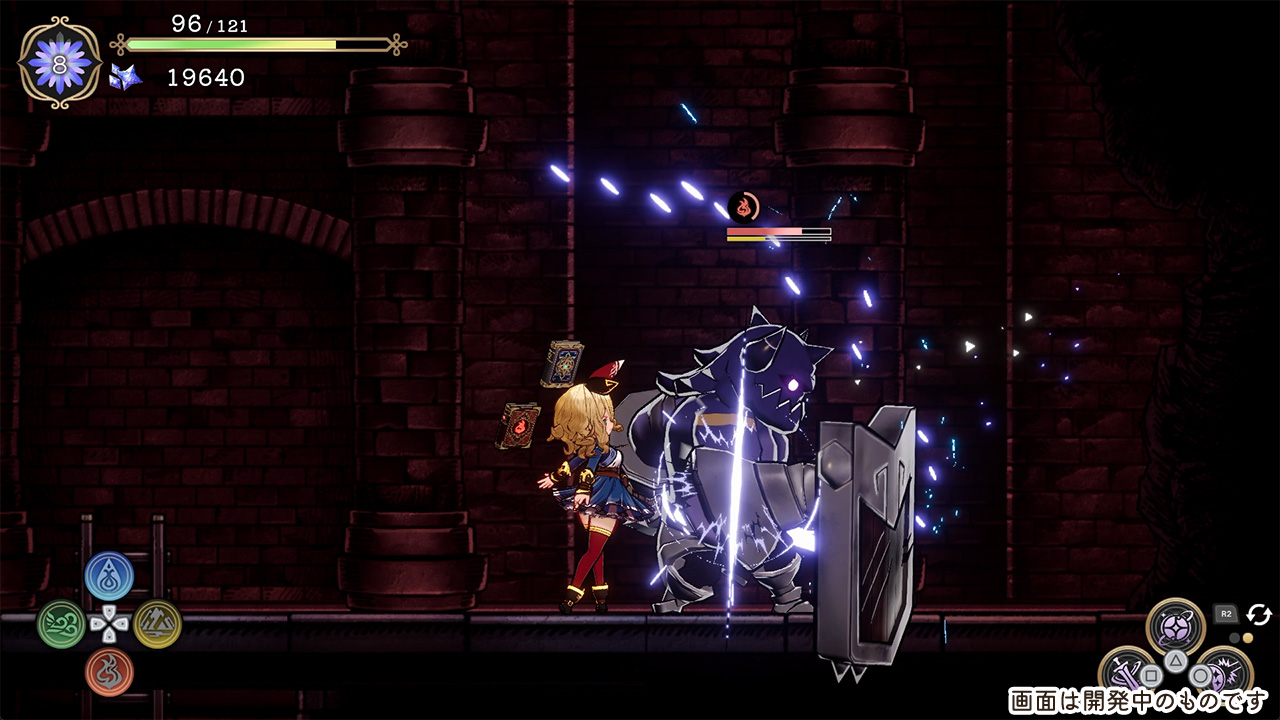This screenshot has height=720, width=1280.
Task: Use the purple orbiting orb skill
Action: pos(1175,626)
